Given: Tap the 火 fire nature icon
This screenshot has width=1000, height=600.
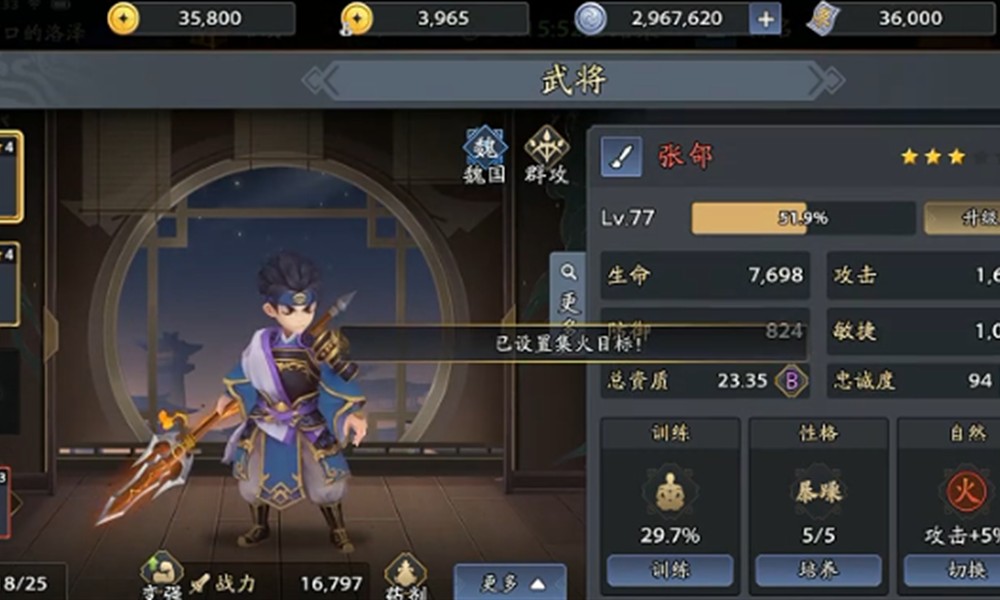Looking at the screenshot, I should 967,492.
